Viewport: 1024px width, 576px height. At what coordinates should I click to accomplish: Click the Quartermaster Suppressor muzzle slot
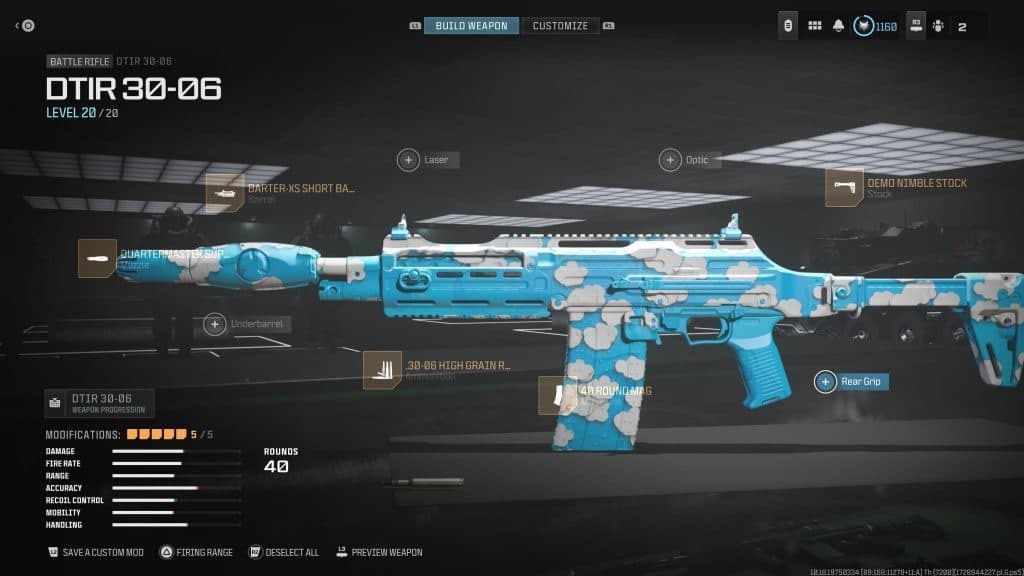coord(98,258)
